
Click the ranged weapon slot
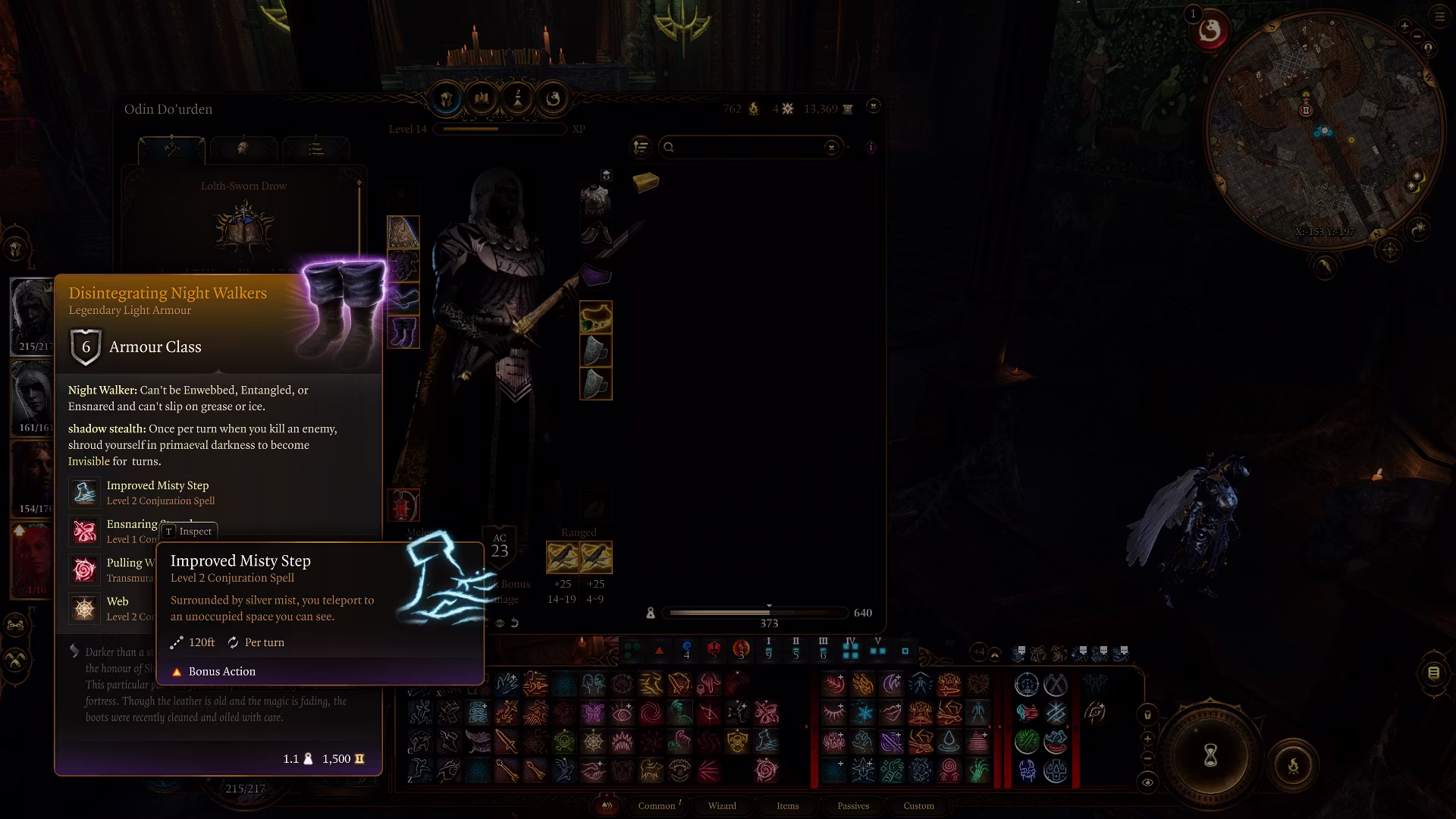[x=563, y=558]
